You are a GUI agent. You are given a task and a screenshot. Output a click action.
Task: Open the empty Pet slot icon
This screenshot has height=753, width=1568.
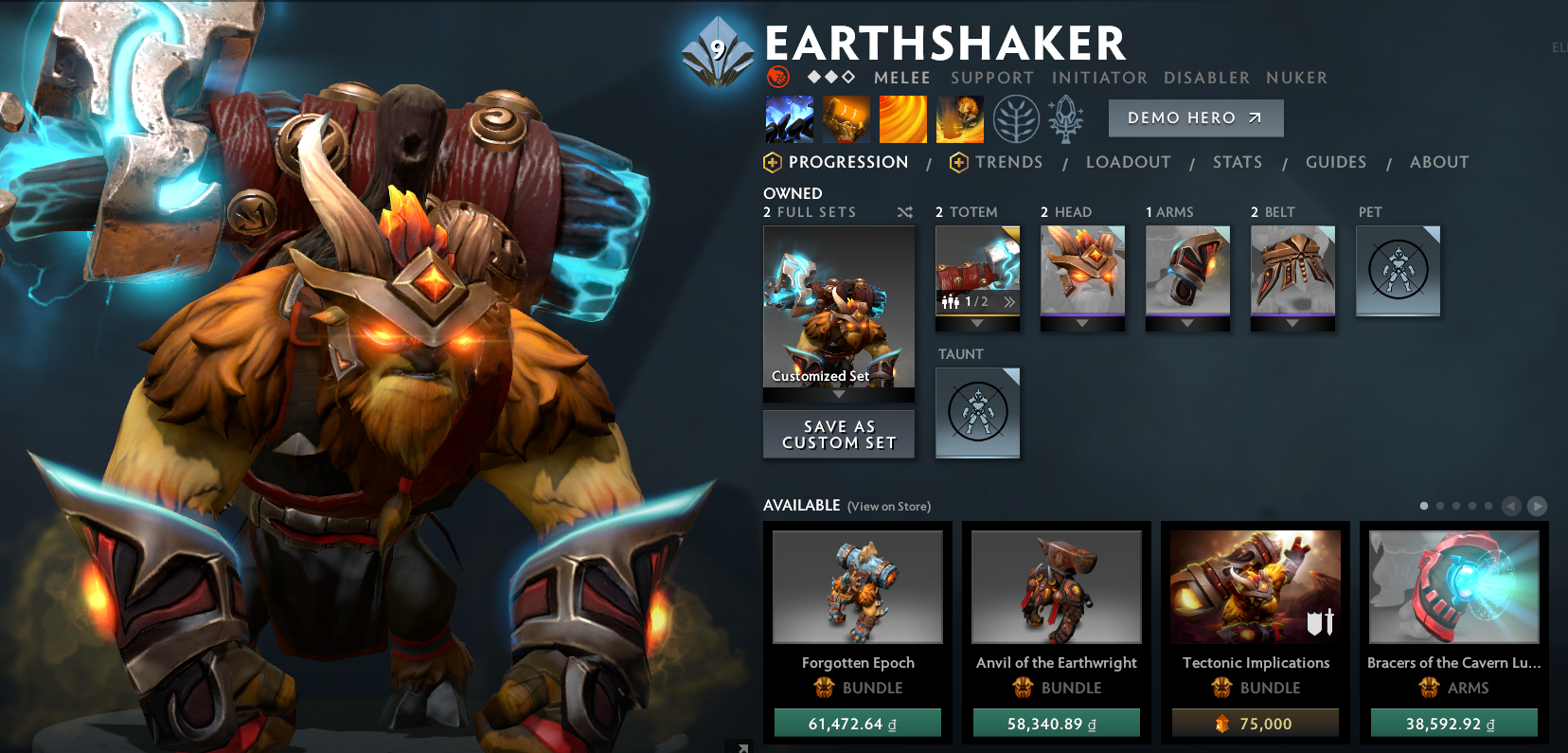[1398, 271]
